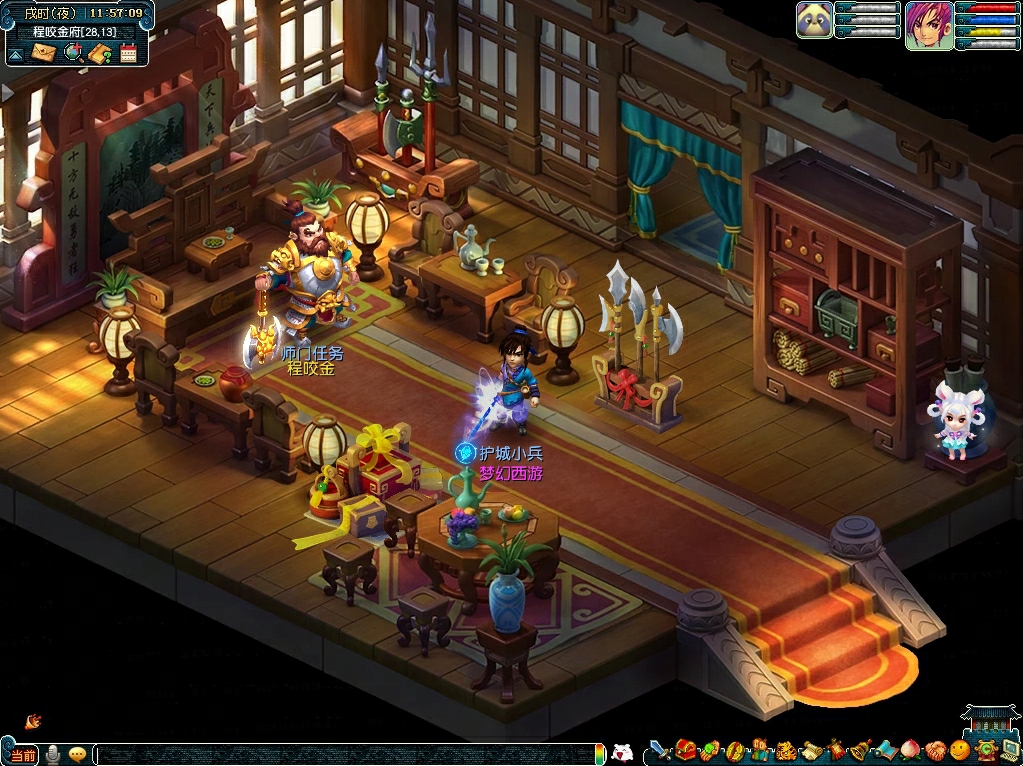
Task: Click the panda pet portrait
Action: coord(814,20)
